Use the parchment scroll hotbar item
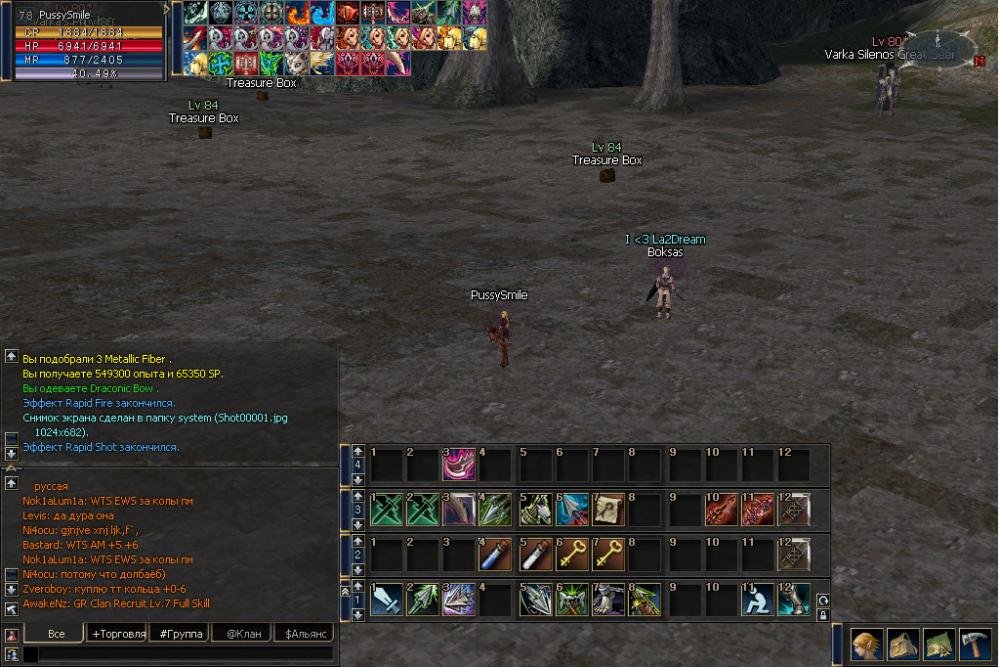Screen dimensions: 1000x667 pyautogui.click(x=607, y=509)
